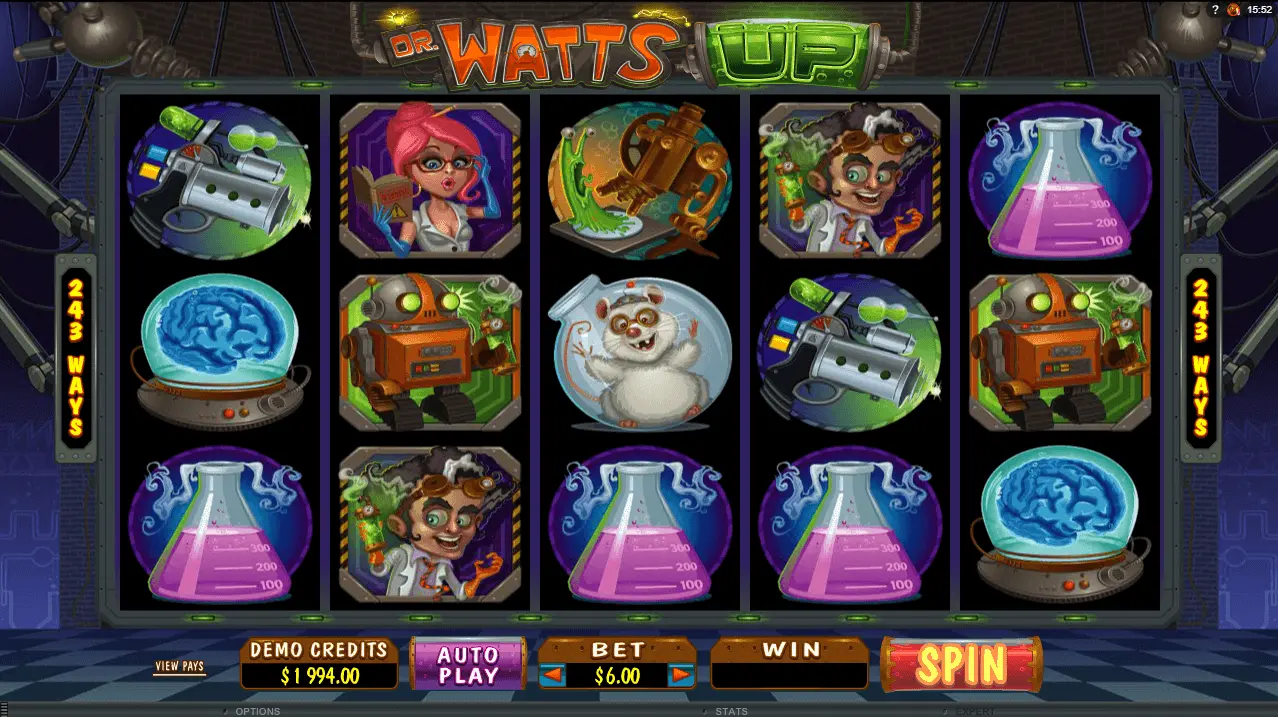Click the round orange icon beside the clock

[1232, 9]
